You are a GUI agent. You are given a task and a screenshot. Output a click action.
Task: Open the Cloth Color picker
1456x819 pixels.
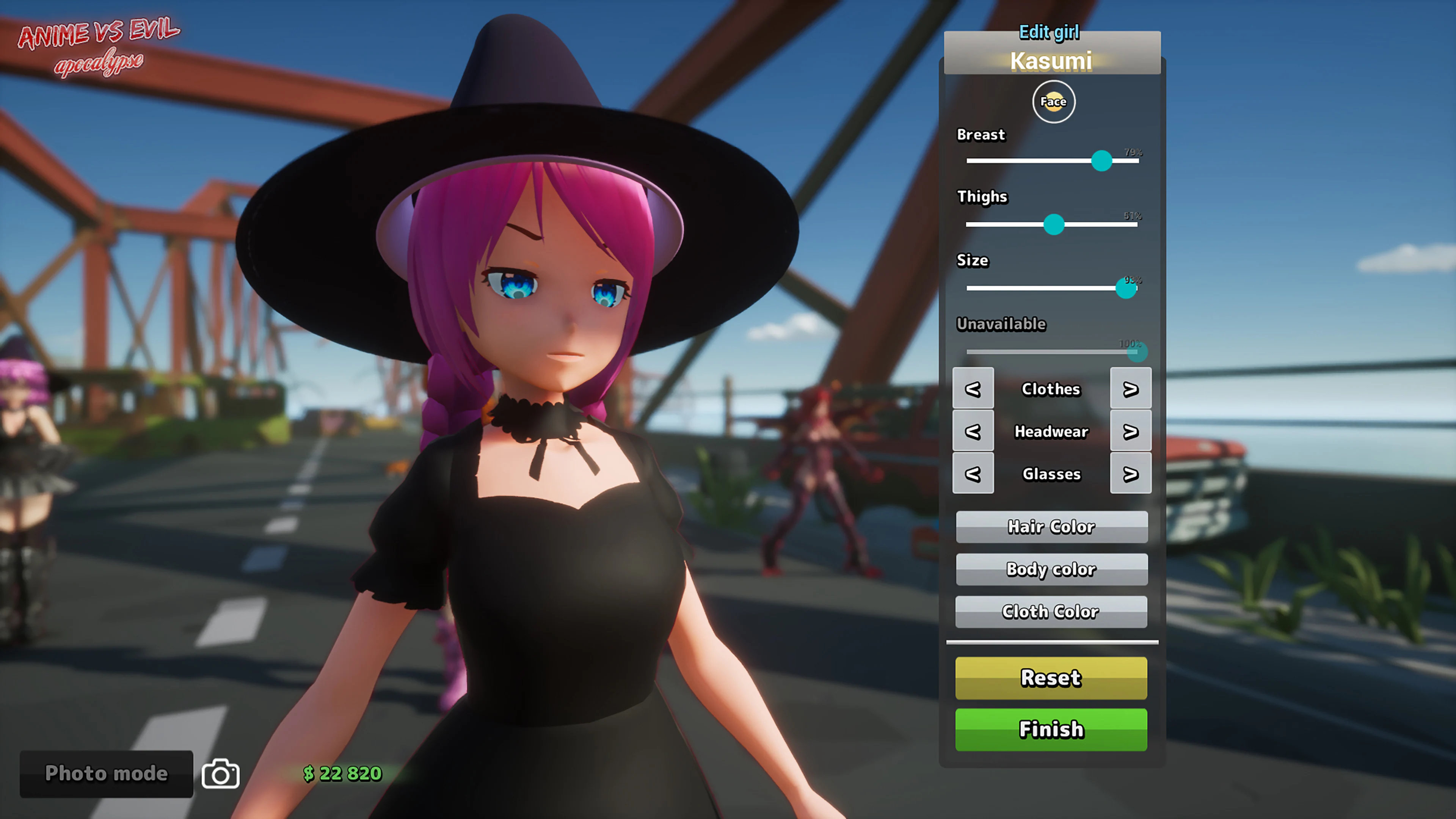coord(1051,612)
